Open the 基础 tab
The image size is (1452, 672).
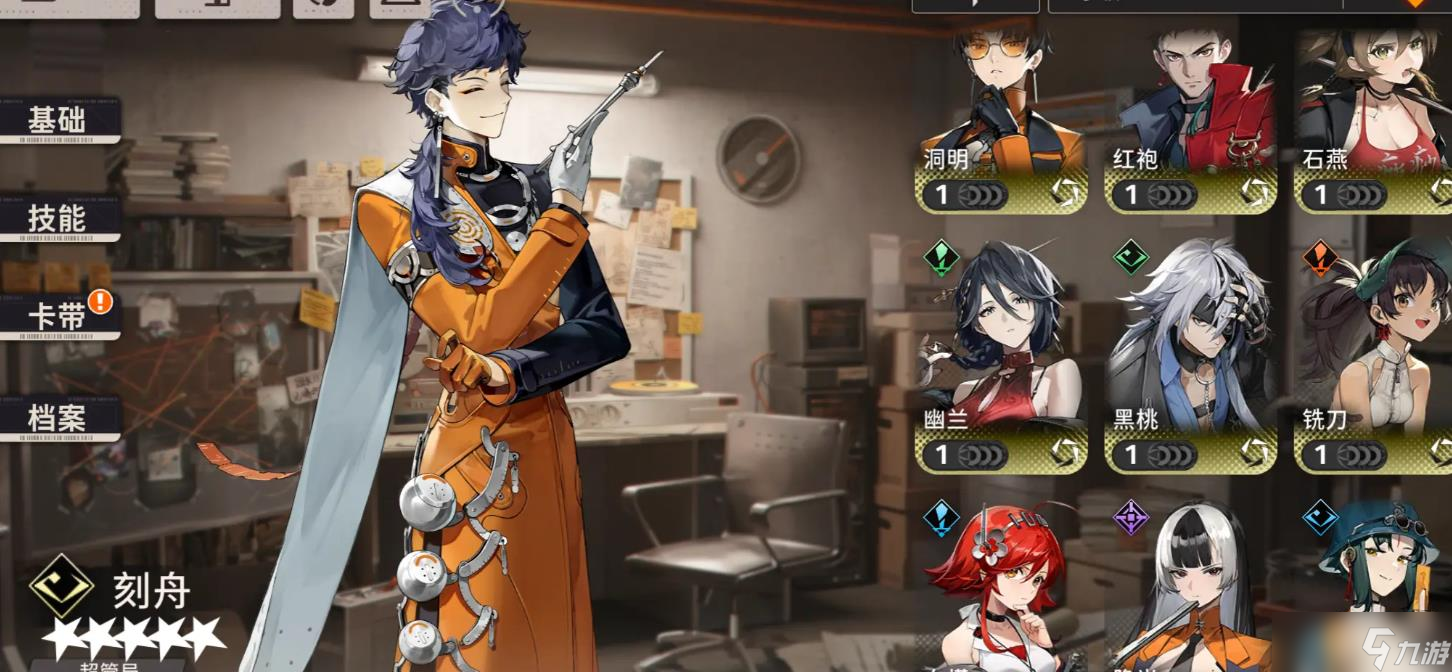click(58, 121)
